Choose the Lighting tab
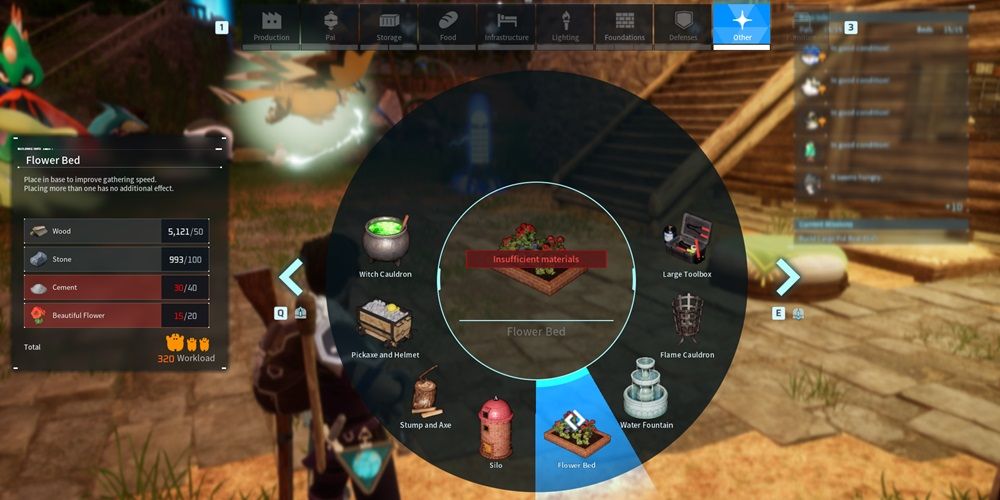1000x500 pixels. (x=566, y=26)
